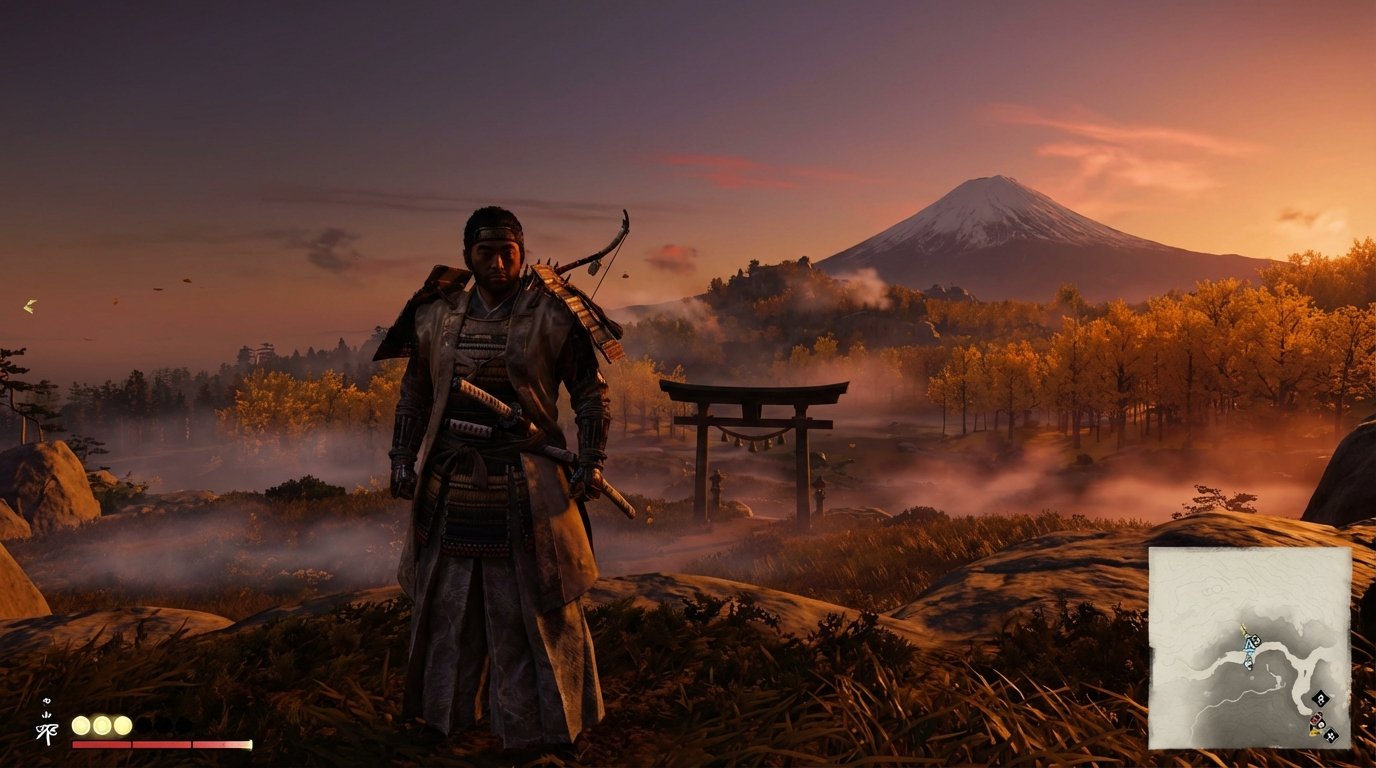Image resolution: width=1376 pixels, height=768 pixels.
Task: Click the skull enemy marker beside the player icon
Action: (1256, 641)
